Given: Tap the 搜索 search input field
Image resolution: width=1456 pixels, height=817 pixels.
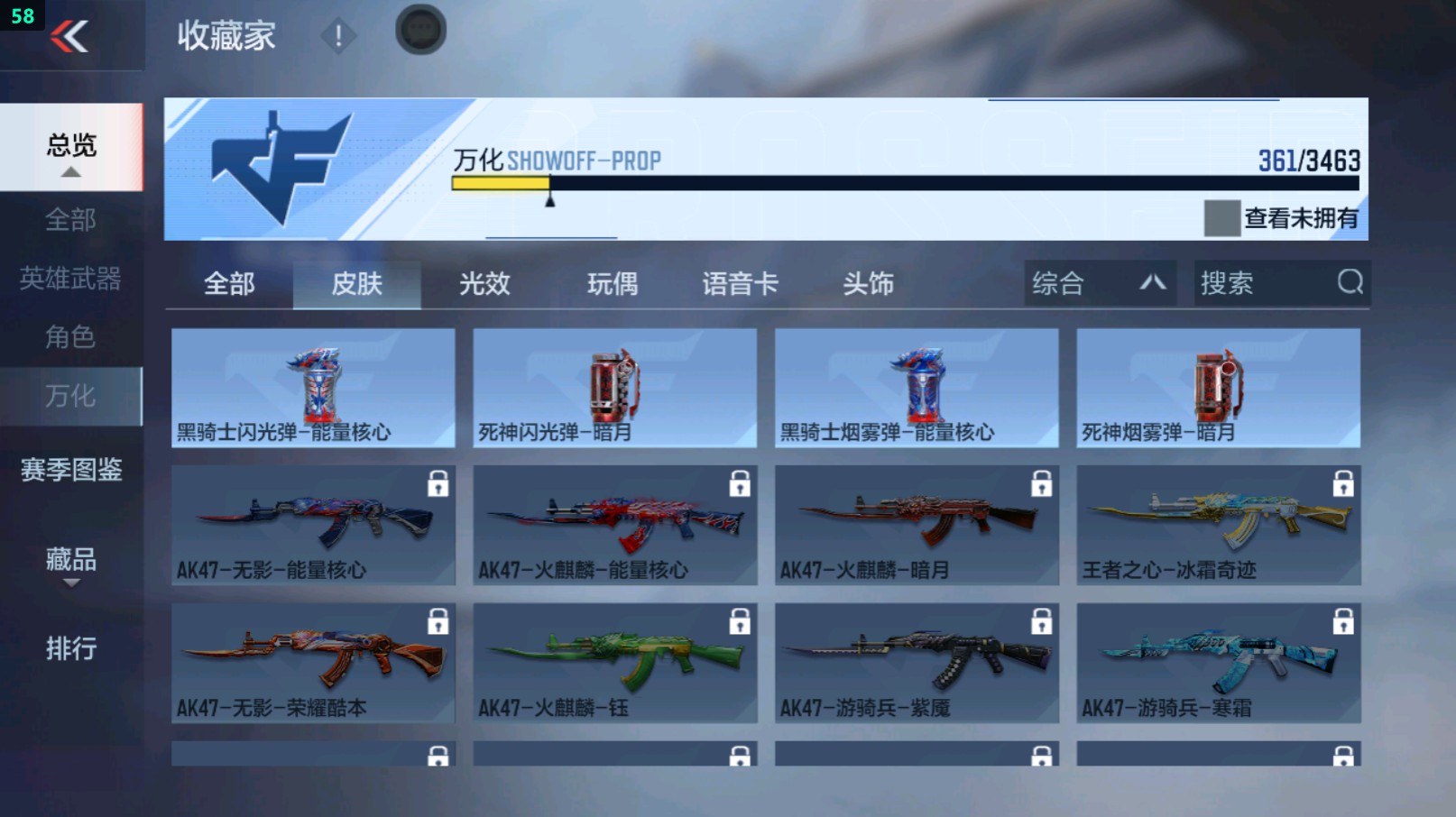Looking at the screenshot, I should click(1263, 283).
